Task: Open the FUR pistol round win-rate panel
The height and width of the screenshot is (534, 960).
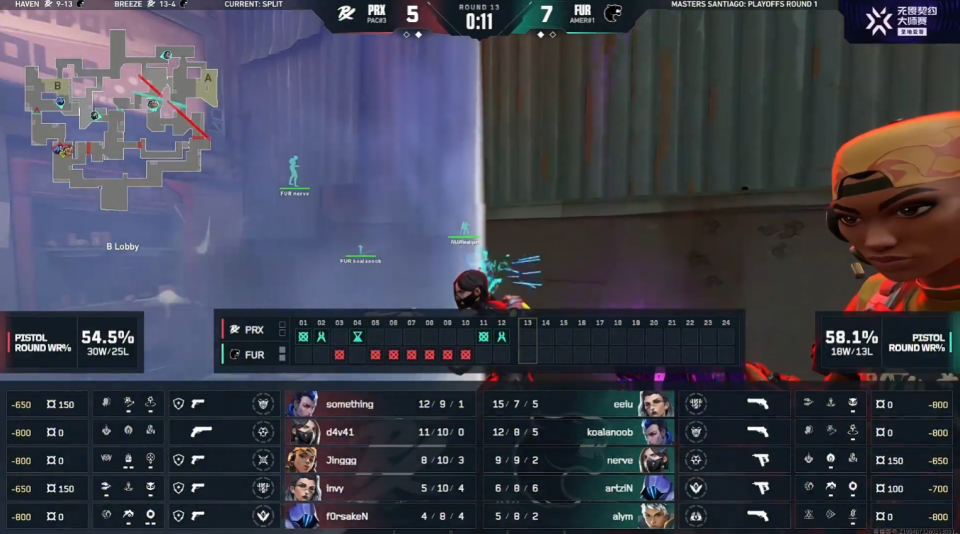Action: pos(885,342)
